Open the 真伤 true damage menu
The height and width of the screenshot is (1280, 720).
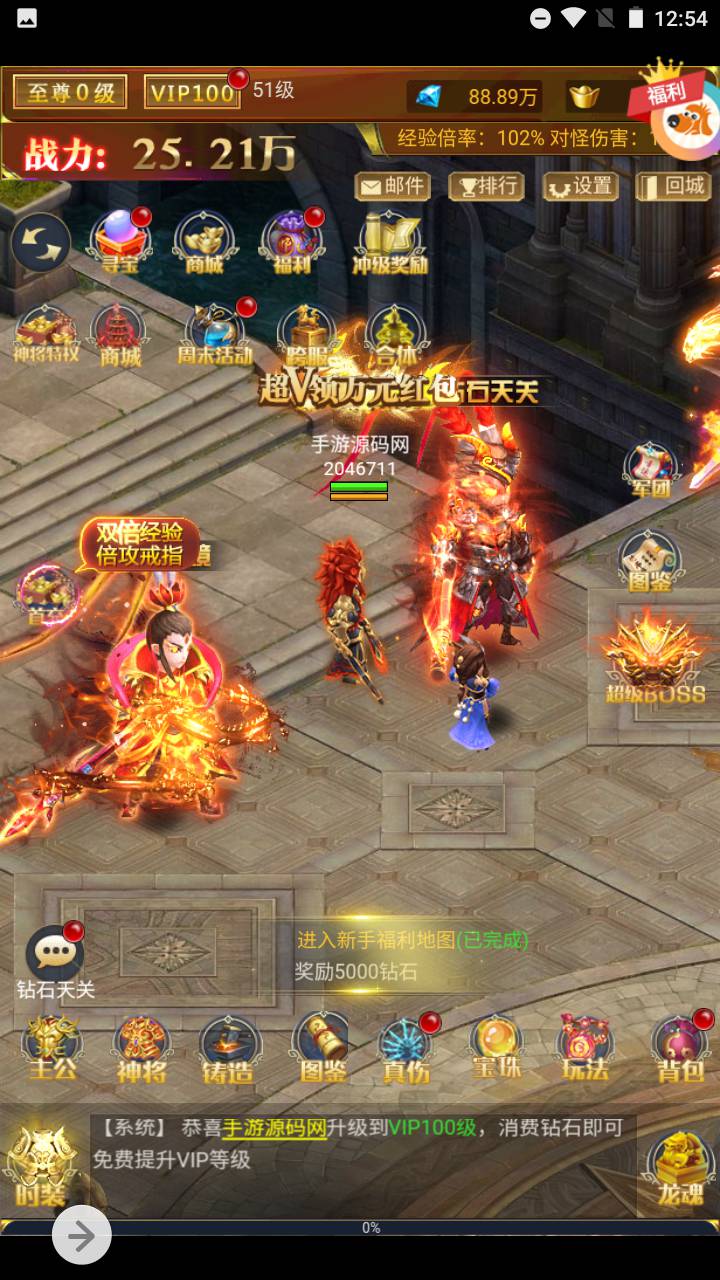pos(407,1047)
